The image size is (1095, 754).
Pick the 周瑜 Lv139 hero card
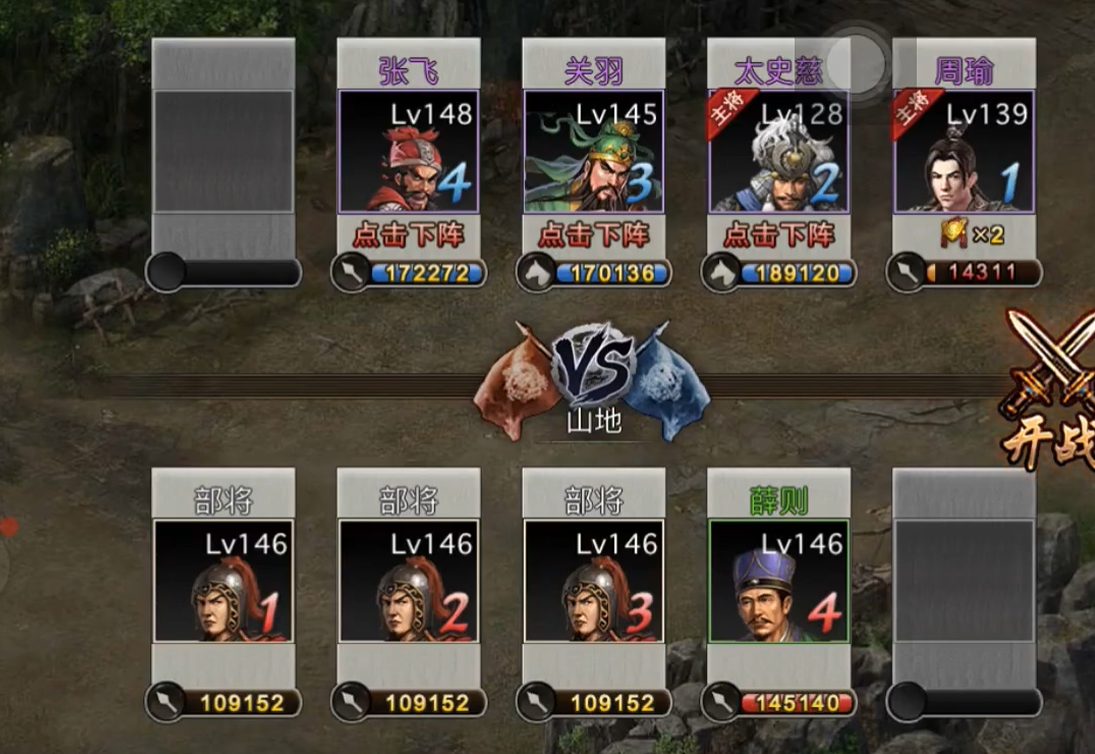[963, 151]
